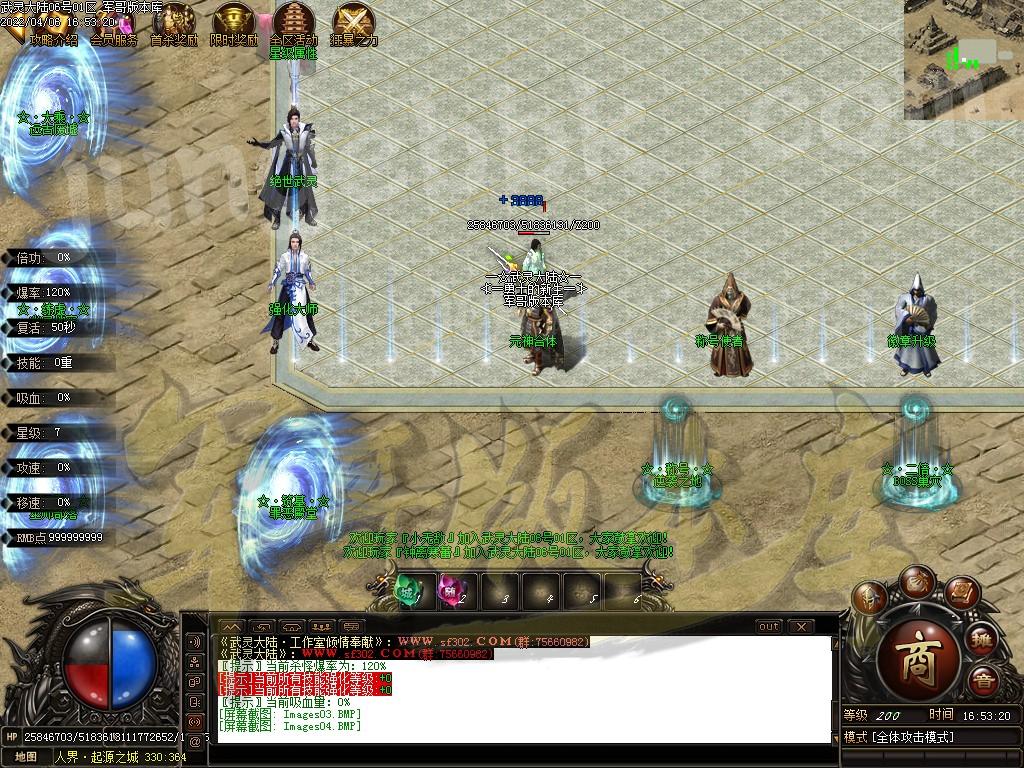Close the chat panel with the X
Viewport: 1024px width, 768px height.
click(x=801, y=627)
